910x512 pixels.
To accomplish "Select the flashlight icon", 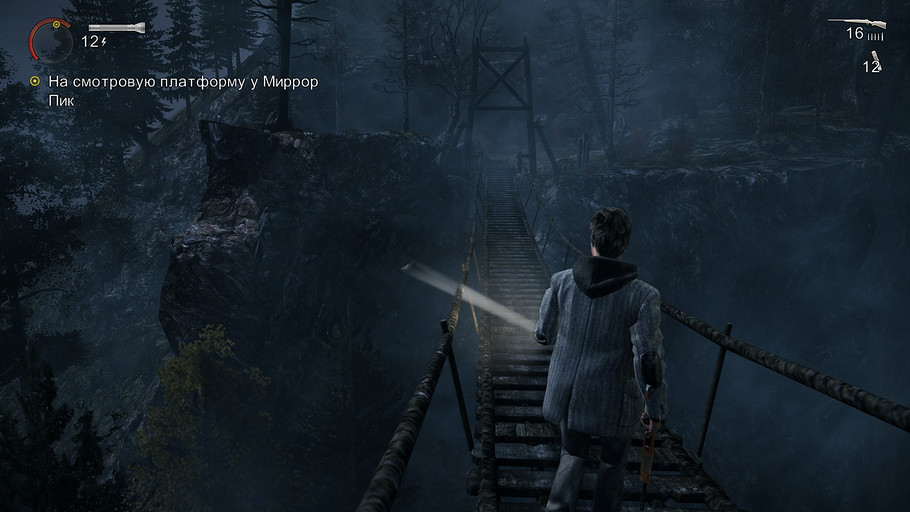I will 114,27.
